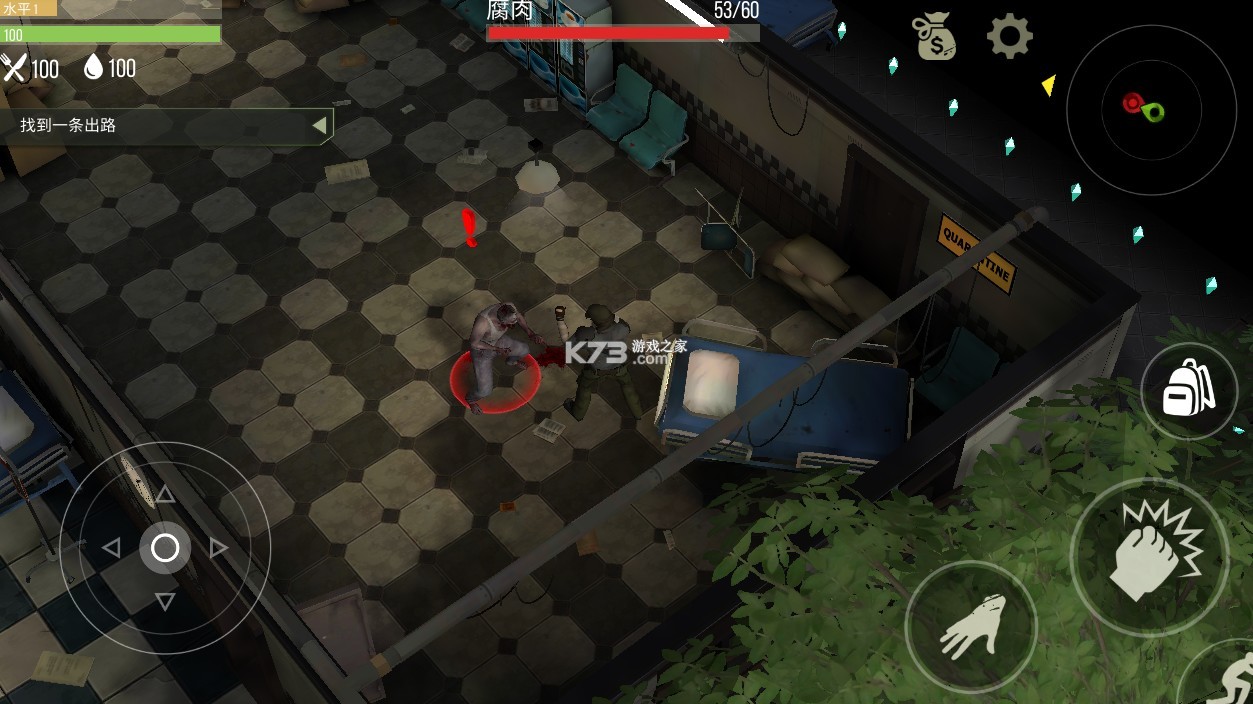This screenshot has width=1253, height=704.
Task: Tap the joystick left arrow
Action: coord(111,547)
